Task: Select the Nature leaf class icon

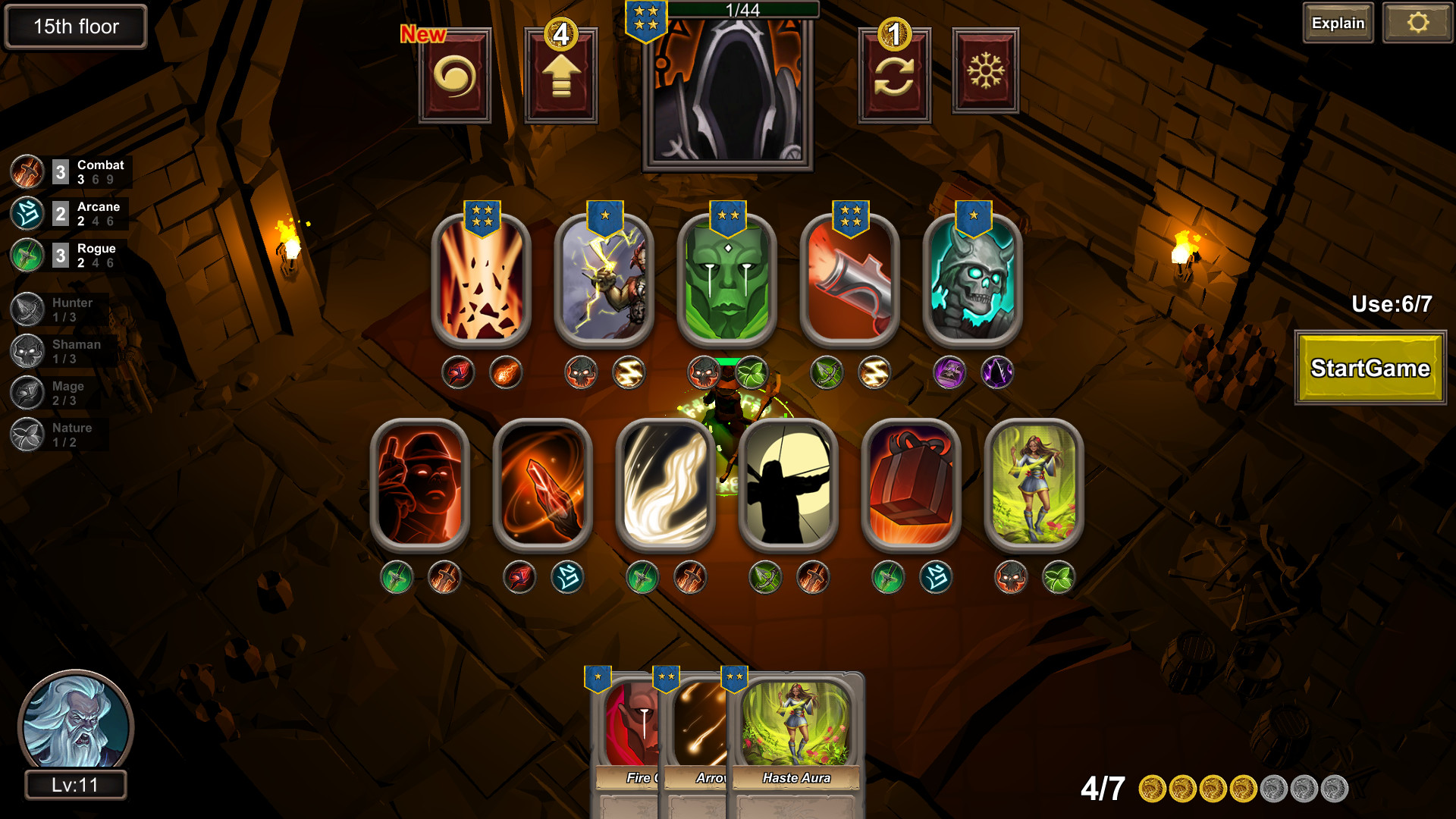Action: click(27, 434)
